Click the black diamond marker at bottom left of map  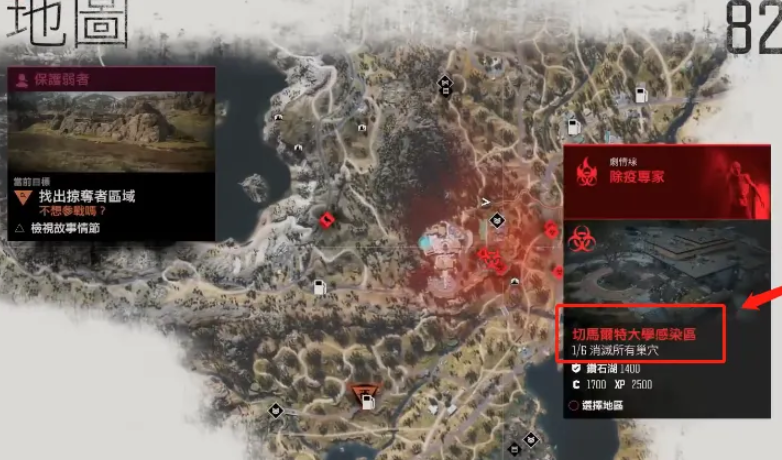275,410
